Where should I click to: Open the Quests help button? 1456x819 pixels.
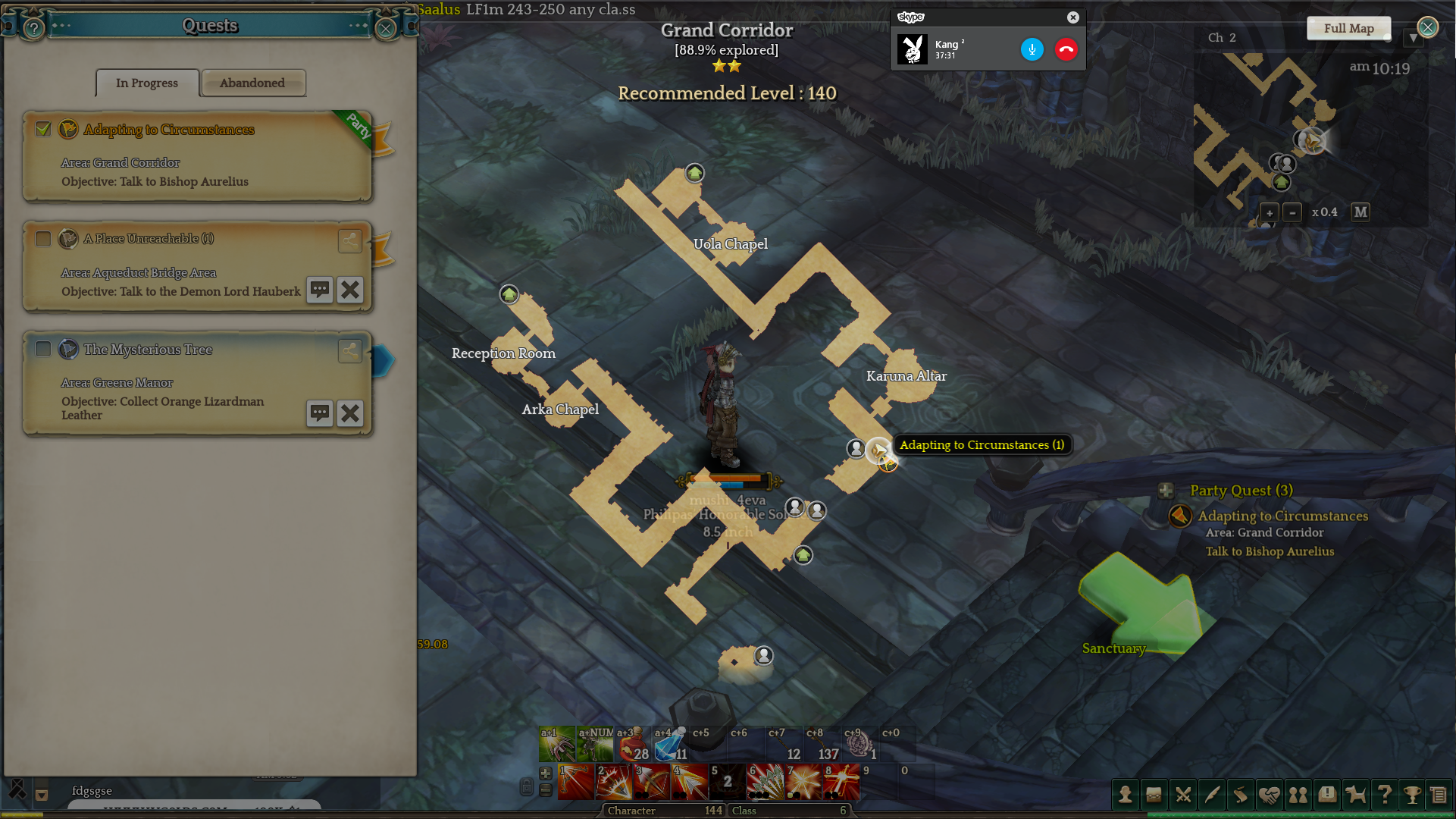(x=33, y=29)
